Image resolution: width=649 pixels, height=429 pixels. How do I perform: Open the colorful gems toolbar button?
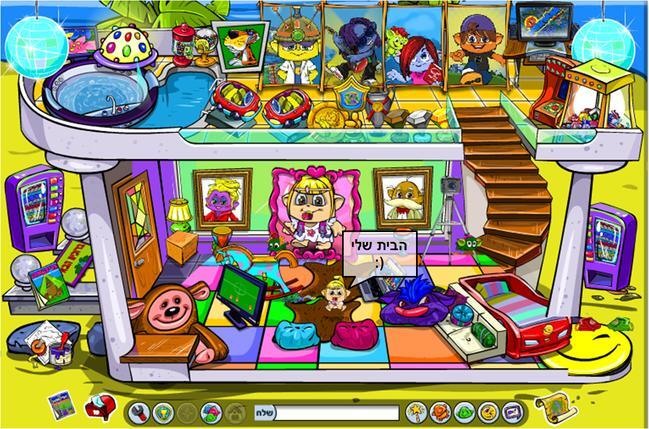coord(210,411)
